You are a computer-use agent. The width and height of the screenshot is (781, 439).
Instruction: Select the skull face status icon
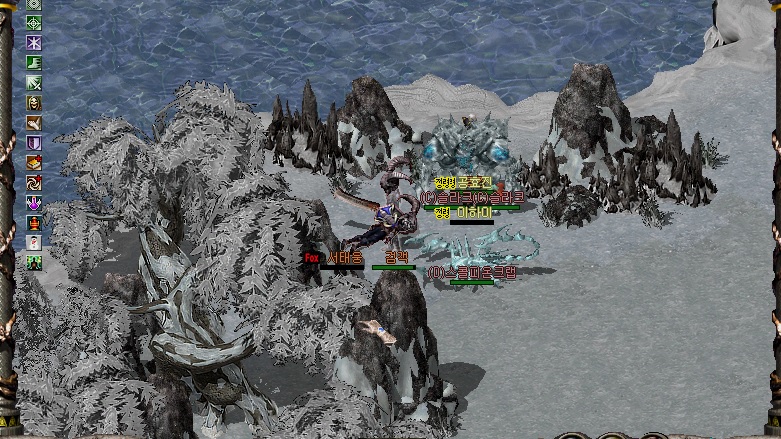[34, 103]
